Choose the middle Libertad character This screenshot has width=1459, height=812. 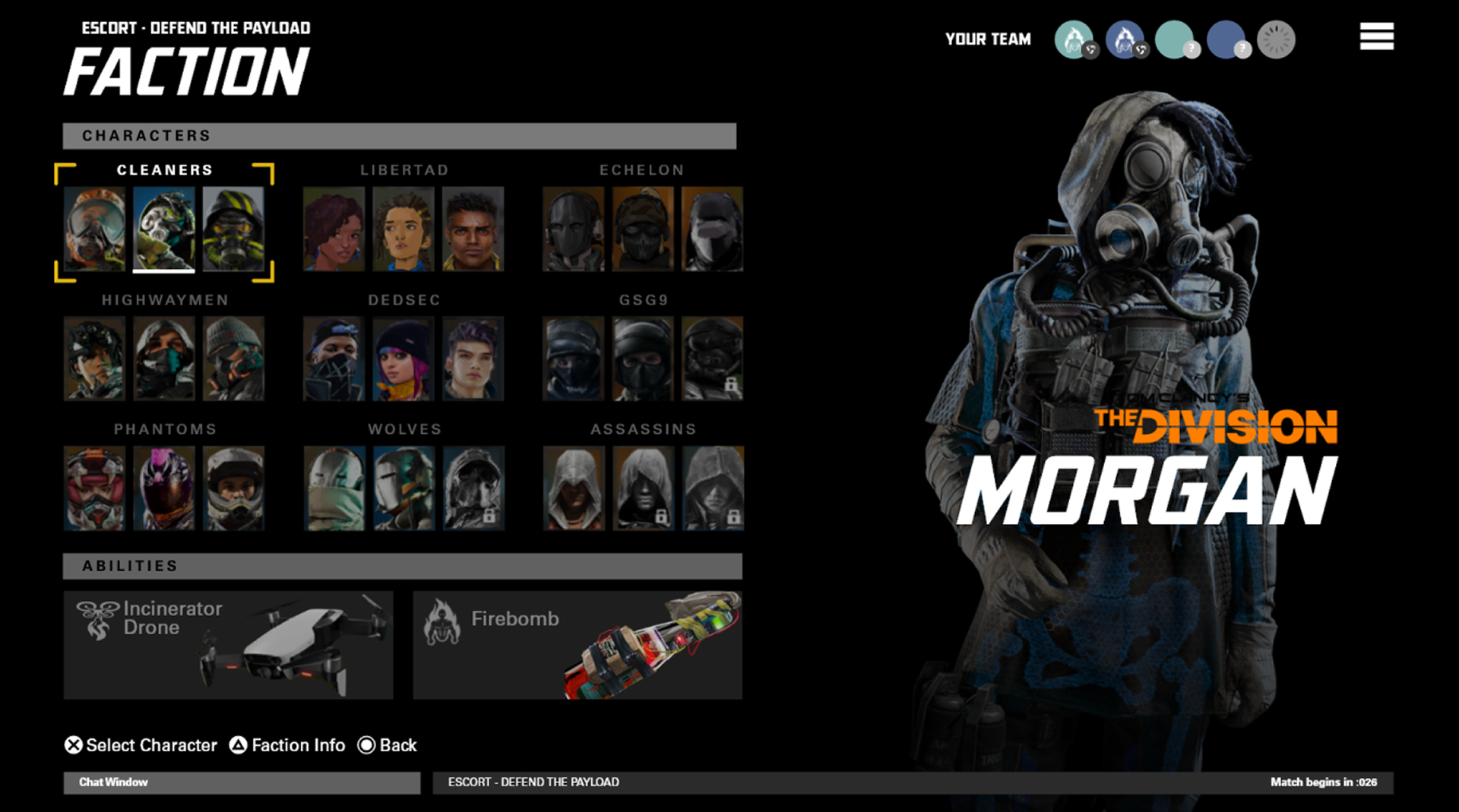(x=404, y=229)
